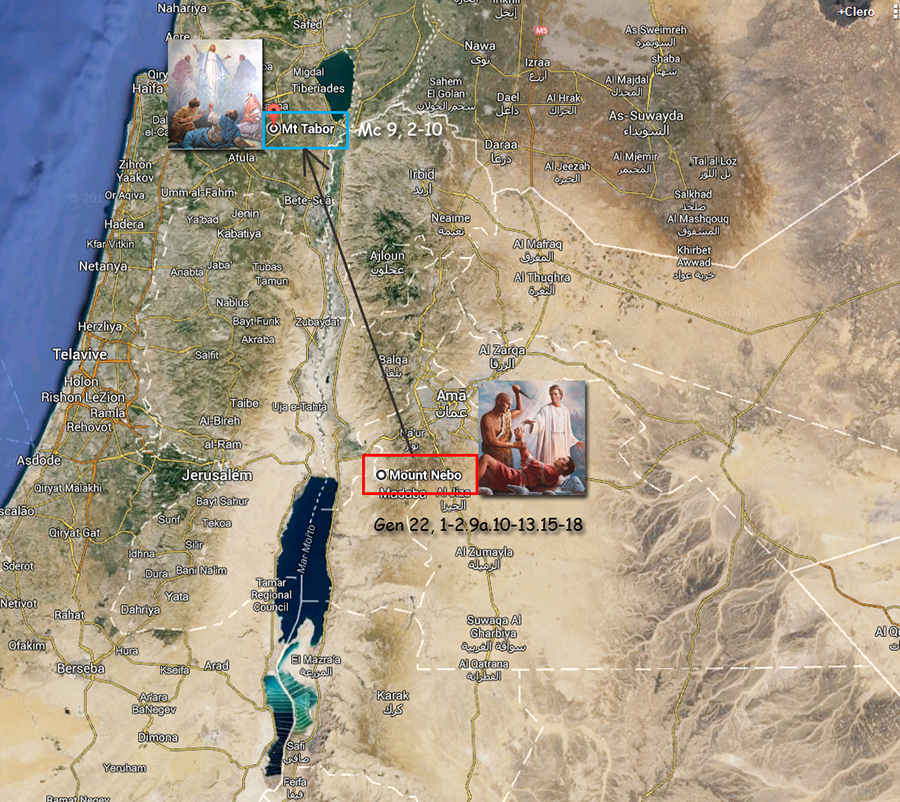This screenshot has width=900, height=802.
Task: Open the Abraham and Isaac painting thumbnail
Action: pyautogui.click(x=532, y=437)
